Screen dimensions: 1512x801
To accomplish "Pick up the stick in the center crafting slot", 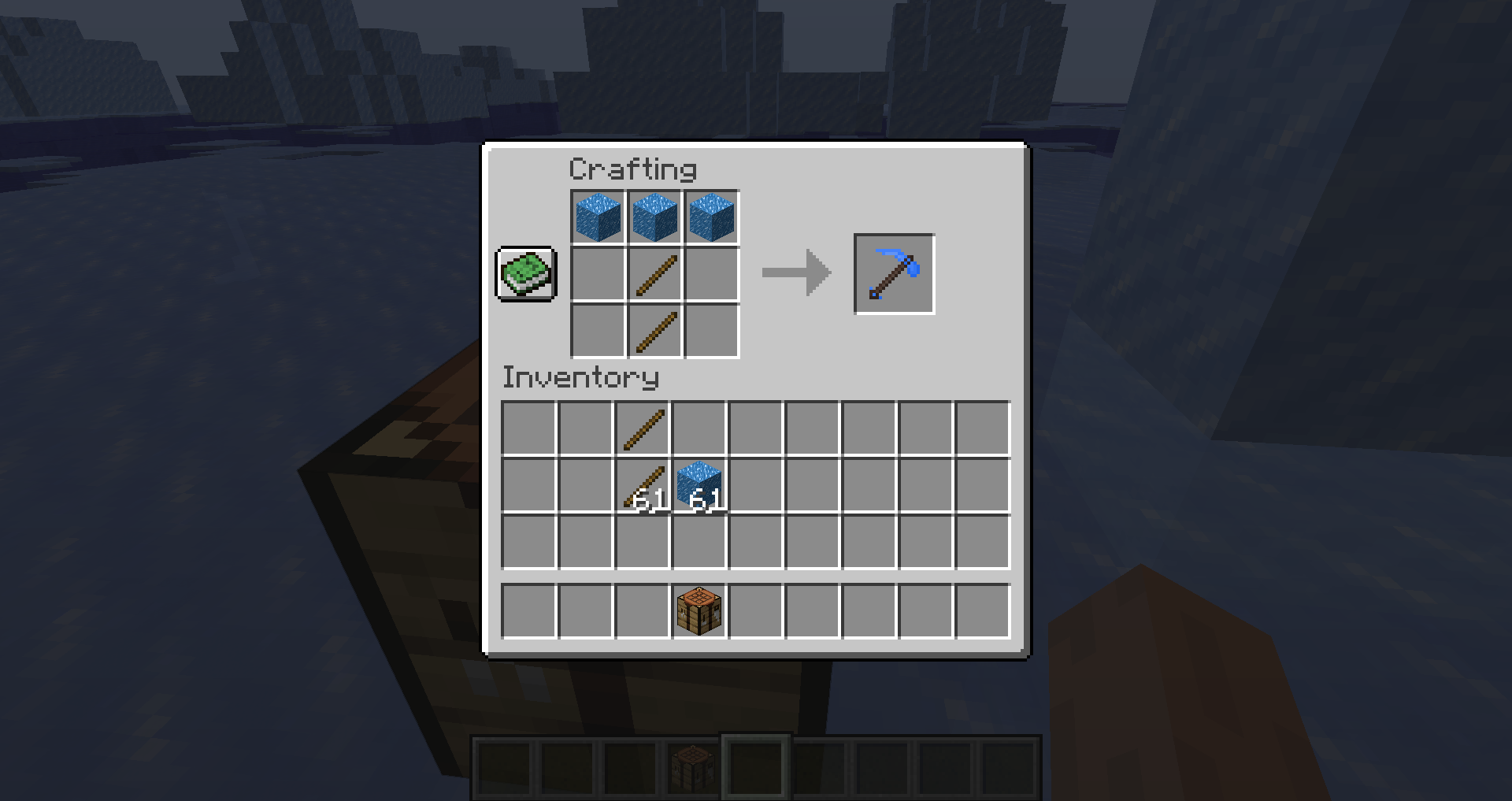I will click(x=654, y=274).
